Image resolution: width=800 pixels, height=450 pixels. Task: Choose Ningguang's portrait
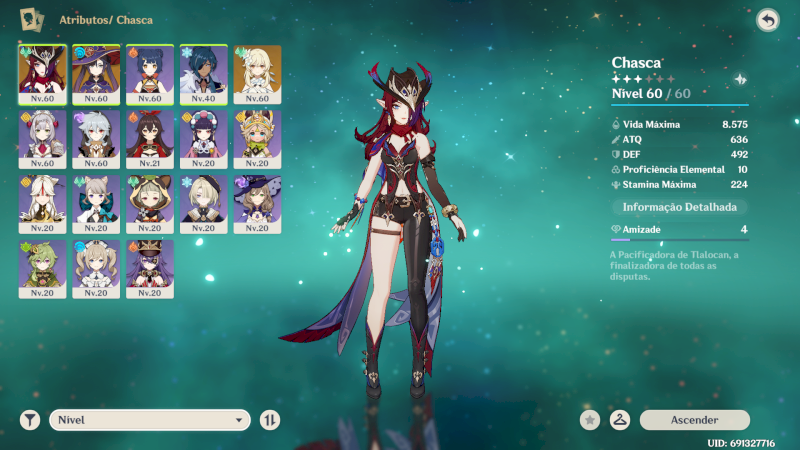(x=42, y=204)
